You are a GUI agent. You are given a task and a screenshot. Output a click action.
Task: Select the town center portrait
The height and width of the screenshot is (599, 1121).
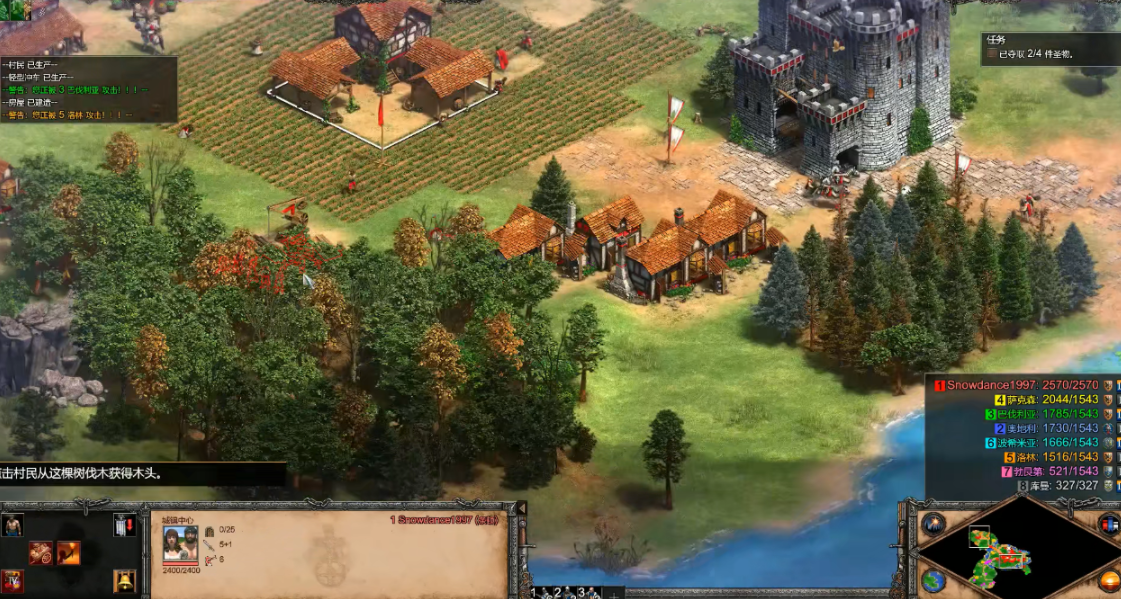pyautogui.click(x=180, y=544)
